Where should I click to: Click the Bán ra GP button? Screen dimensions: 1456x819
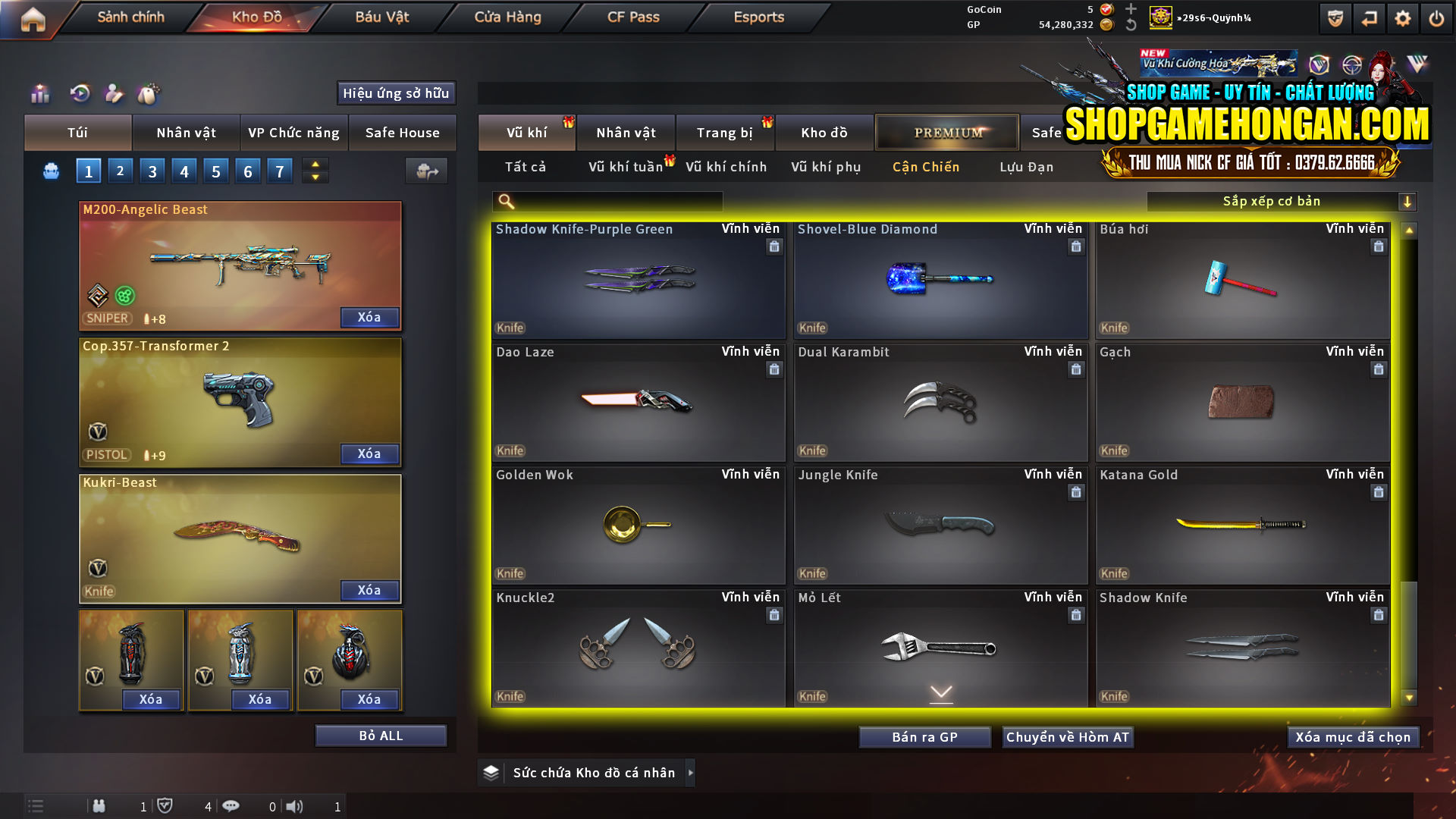coord(924,736)
